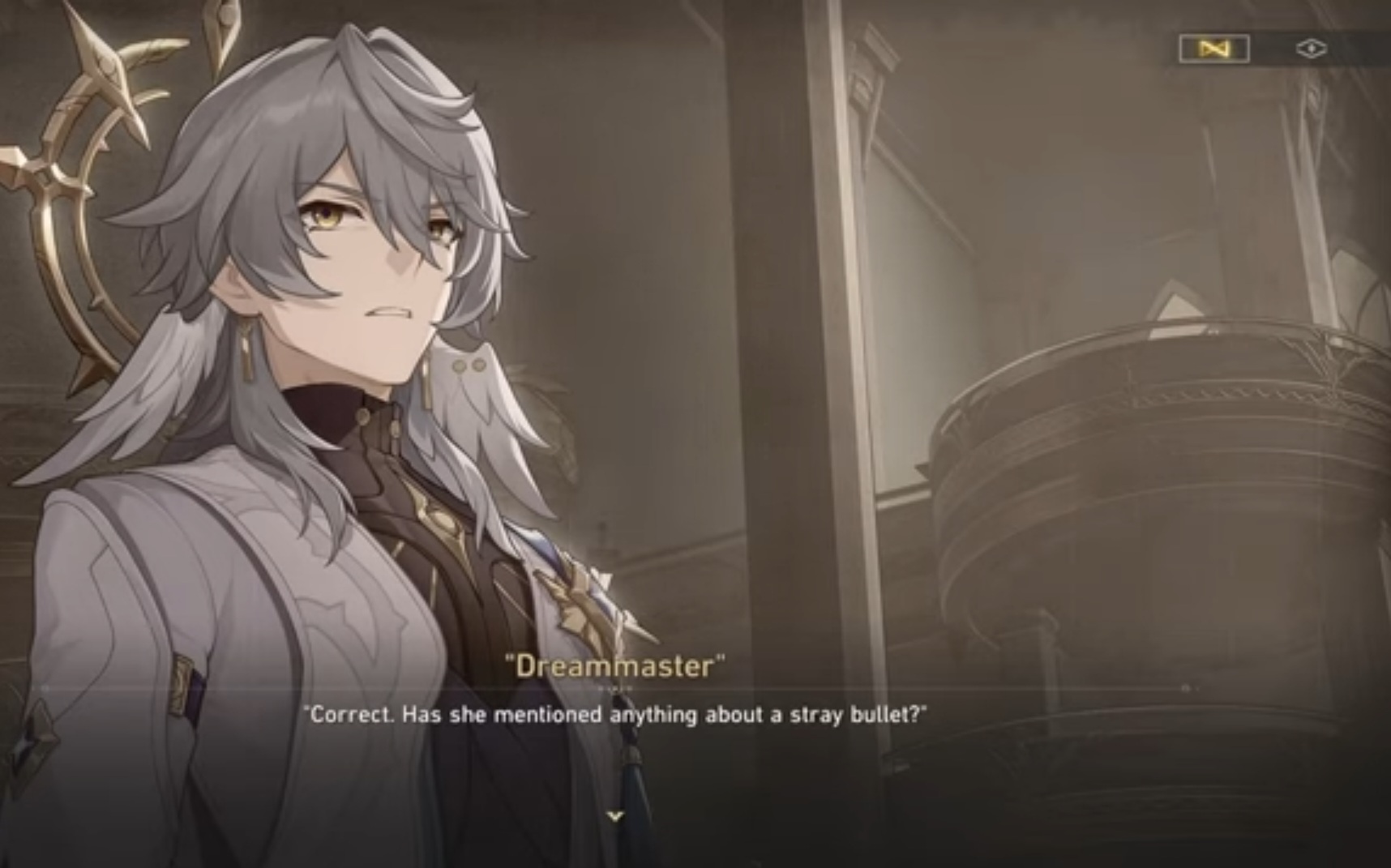The image size is (1391, 868).
Task: Open dialogue history with the top-right eye symbol
Action: coord(1312,48)
